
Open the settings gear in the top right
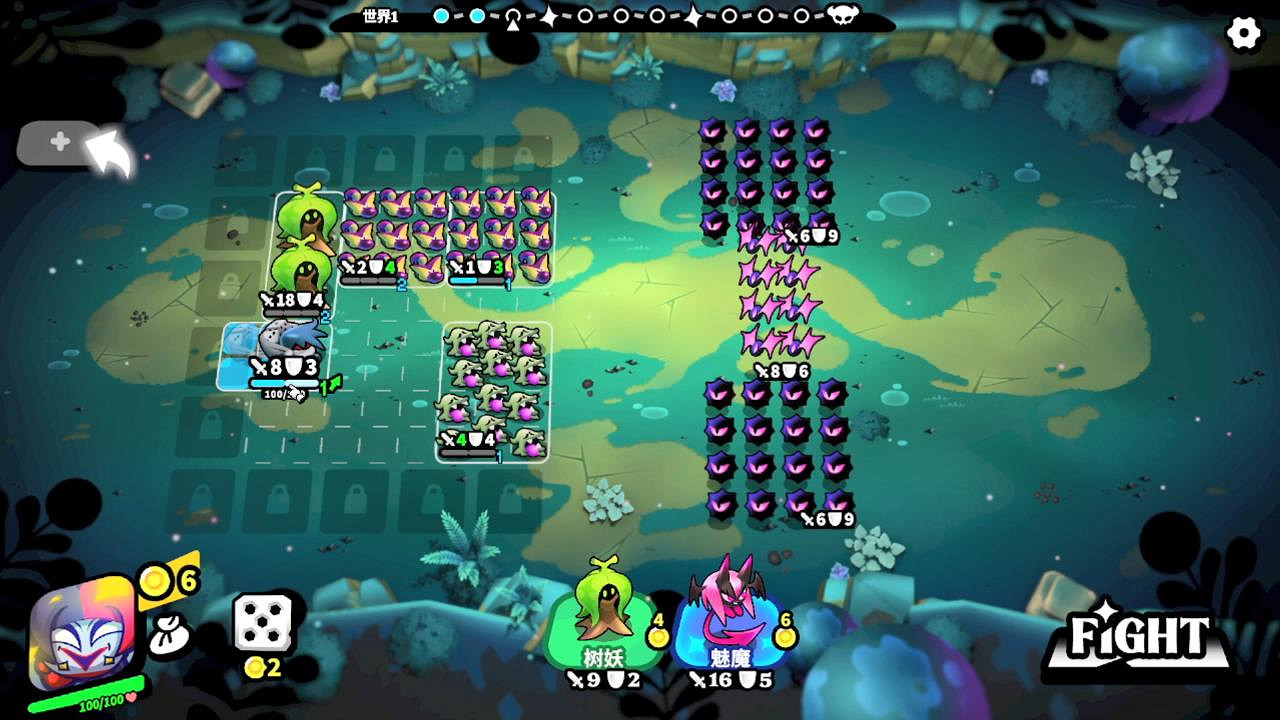1244,33
